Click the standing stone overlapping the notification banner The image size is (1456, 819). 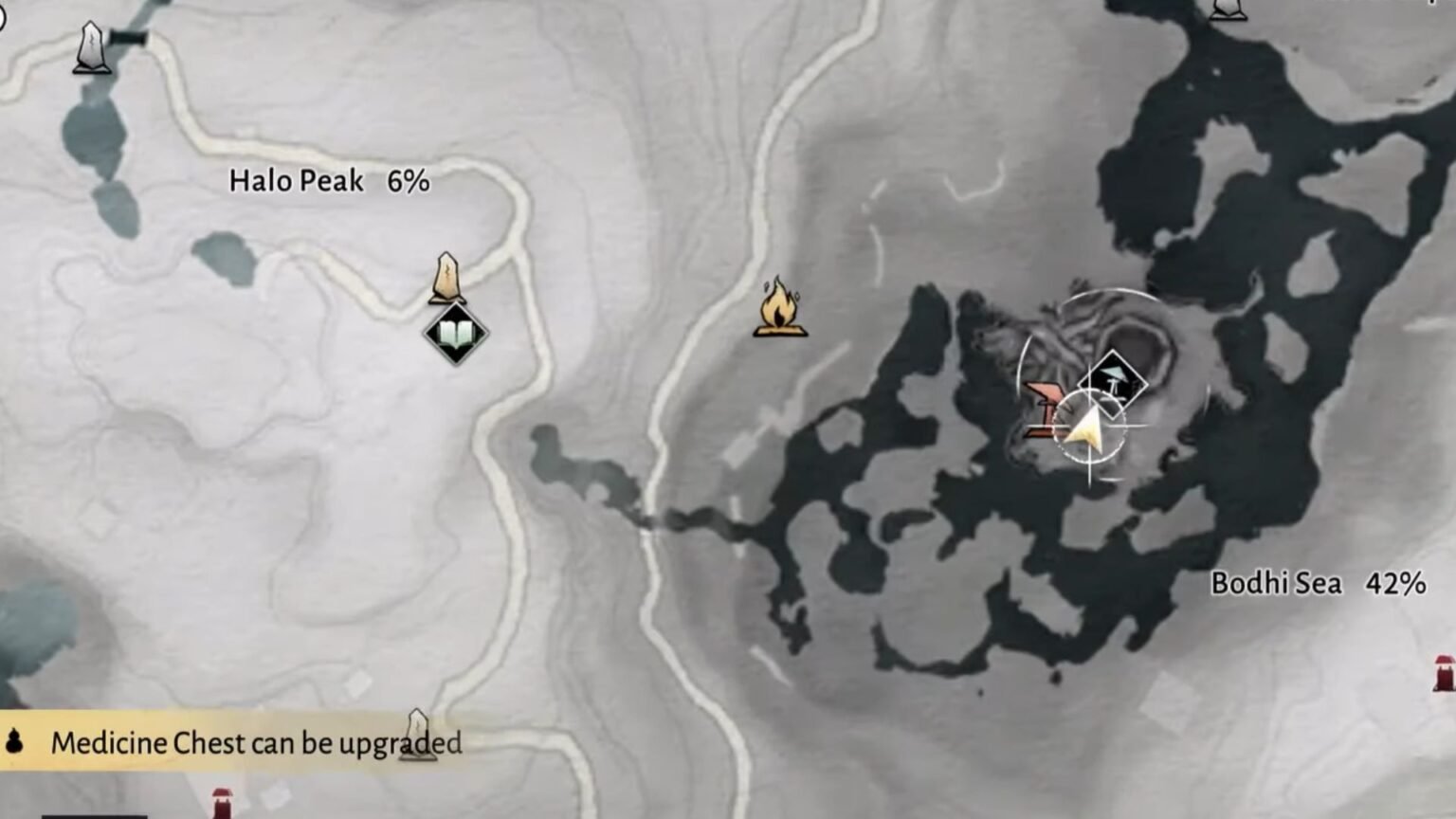tap(420, 730)
